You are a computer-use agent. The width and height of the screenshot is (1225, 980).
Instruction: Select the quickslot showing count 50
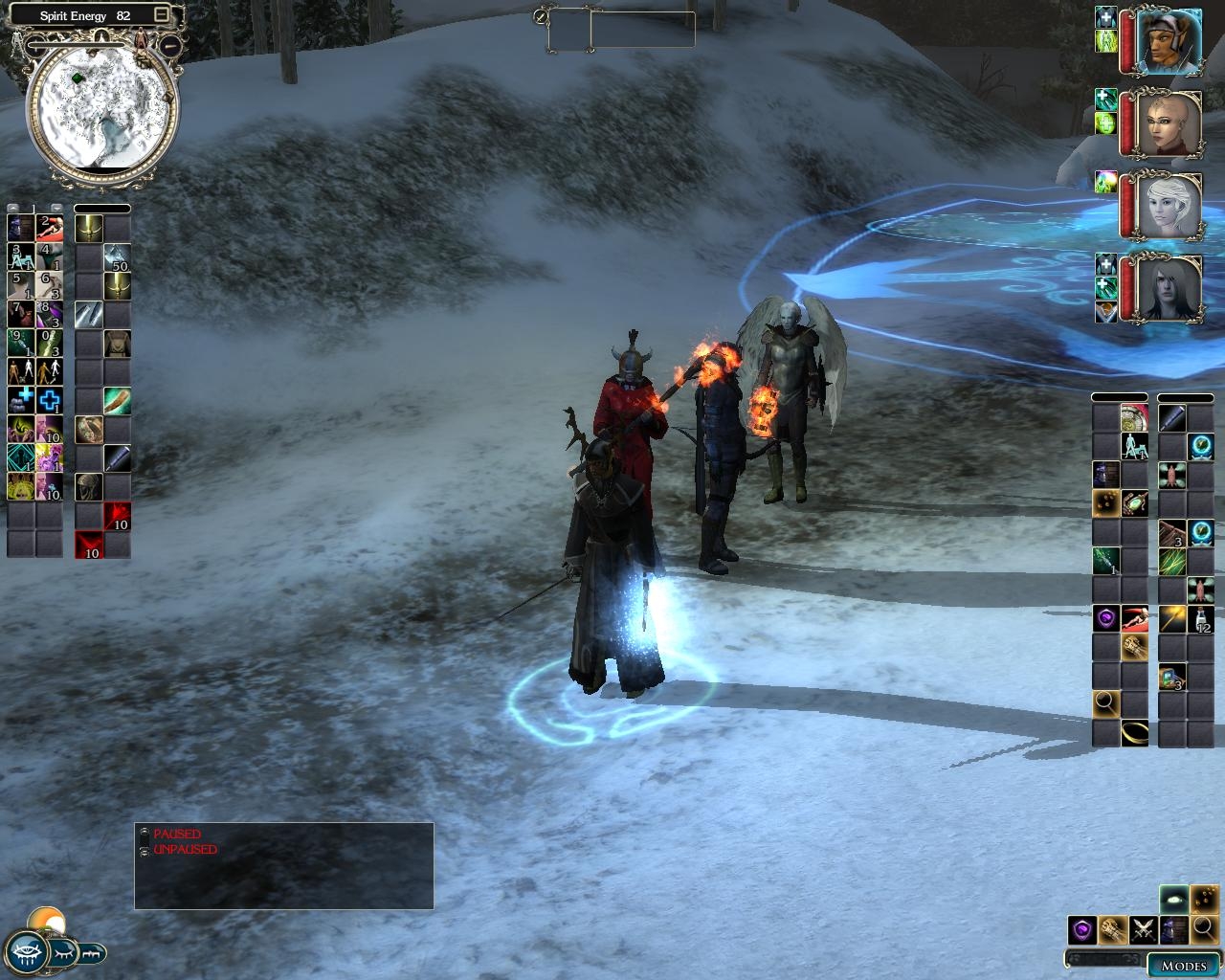117,256
